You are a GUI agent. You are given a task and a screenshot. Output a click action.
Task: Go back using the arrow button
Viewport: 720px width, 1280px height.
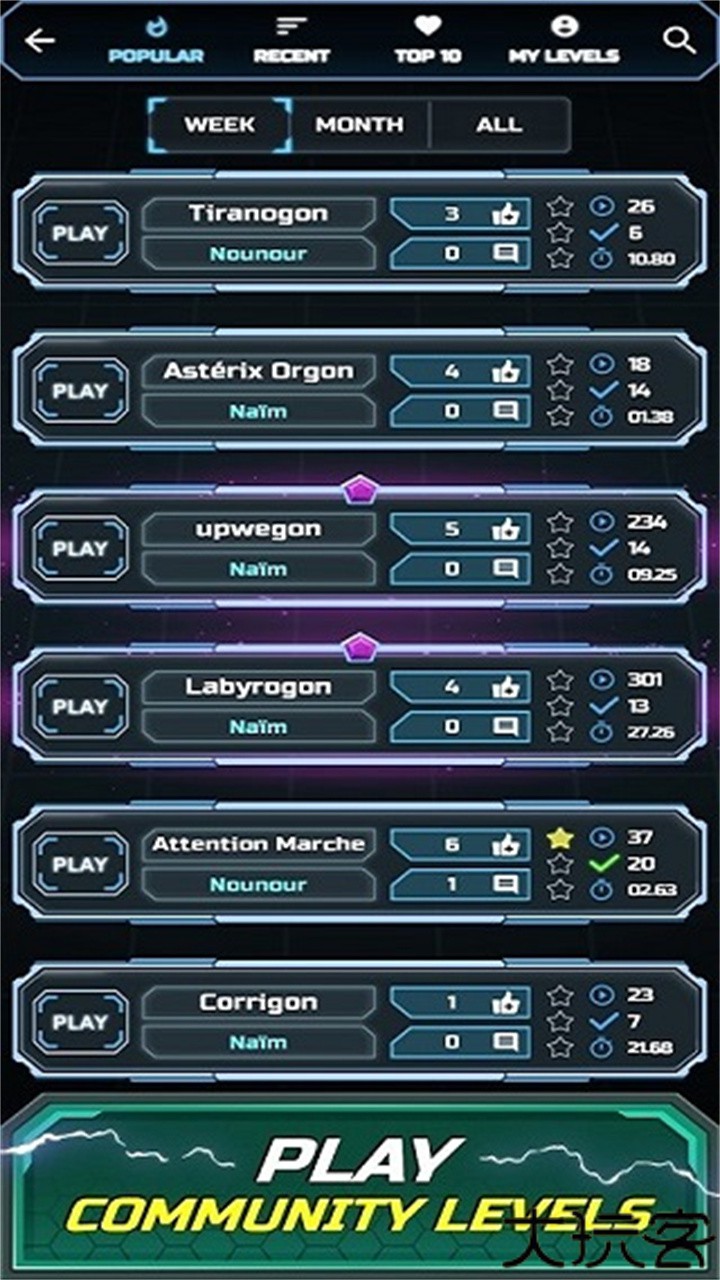40,41
